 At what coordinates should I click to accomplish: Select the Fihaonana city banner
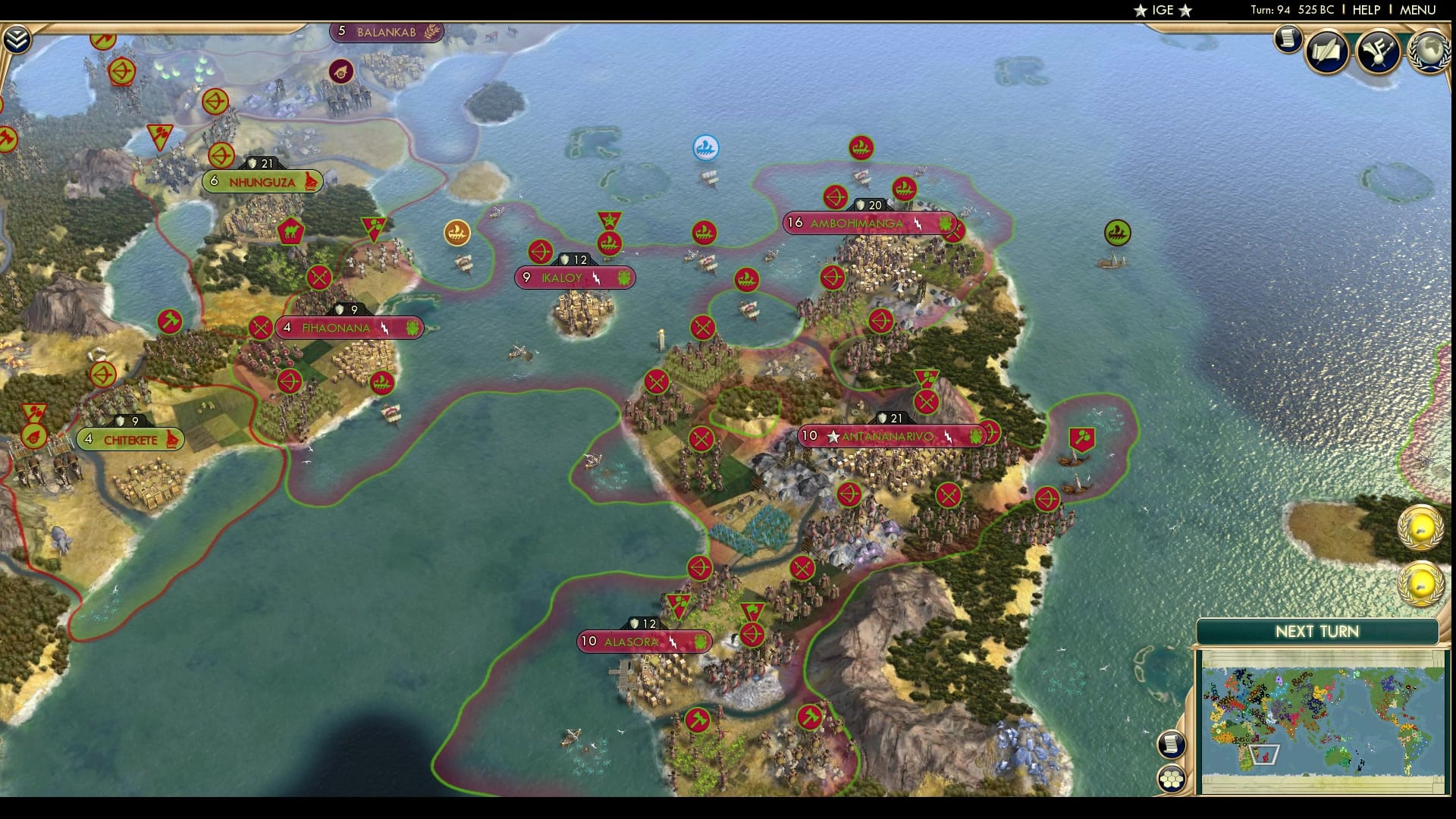pyautogui.click(x=349, y=328)
